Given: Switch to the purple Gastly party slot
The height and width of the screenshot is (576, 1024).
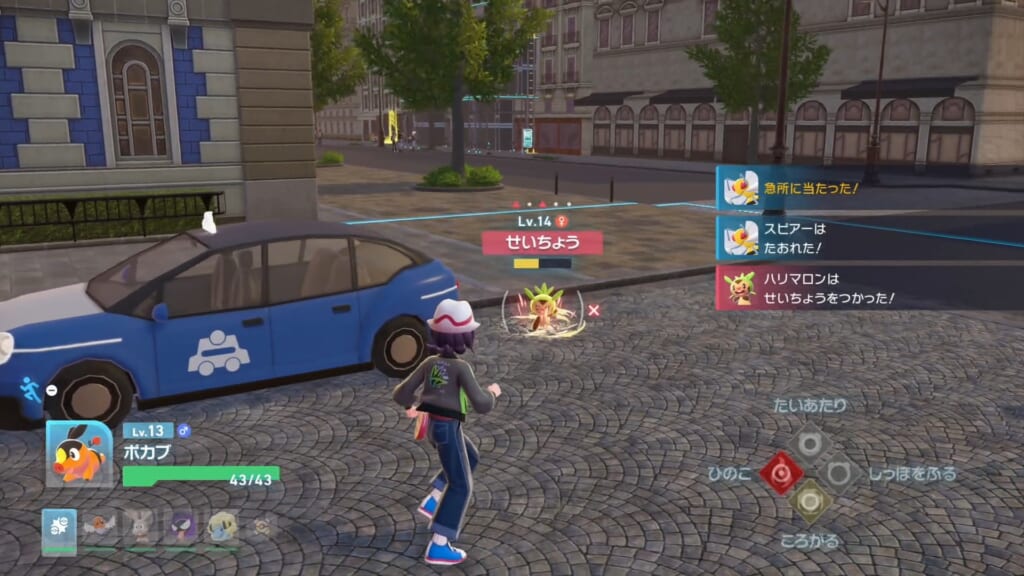Looking at the screenshot, I should point(181,527).
